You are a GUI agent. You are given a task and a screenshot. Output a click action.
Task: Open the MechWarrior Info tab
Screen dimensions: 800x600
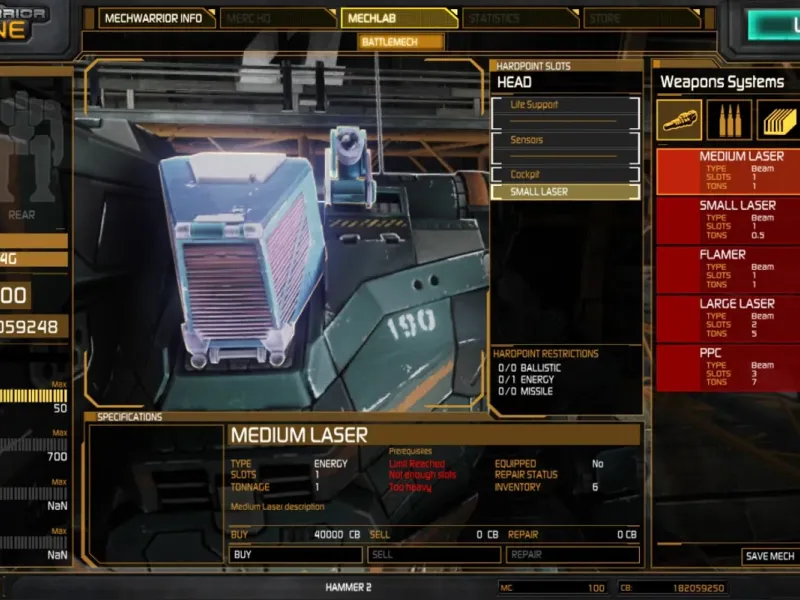tap(153, 18)
